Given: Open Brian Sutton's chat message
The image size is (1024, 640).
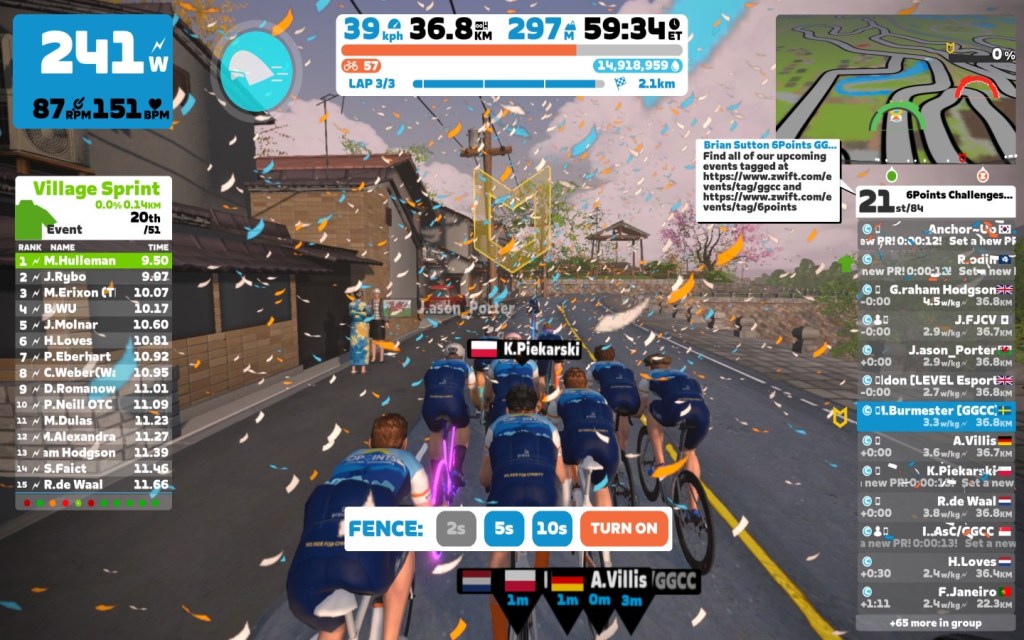Looking at the screenshot, I should 768,180.
